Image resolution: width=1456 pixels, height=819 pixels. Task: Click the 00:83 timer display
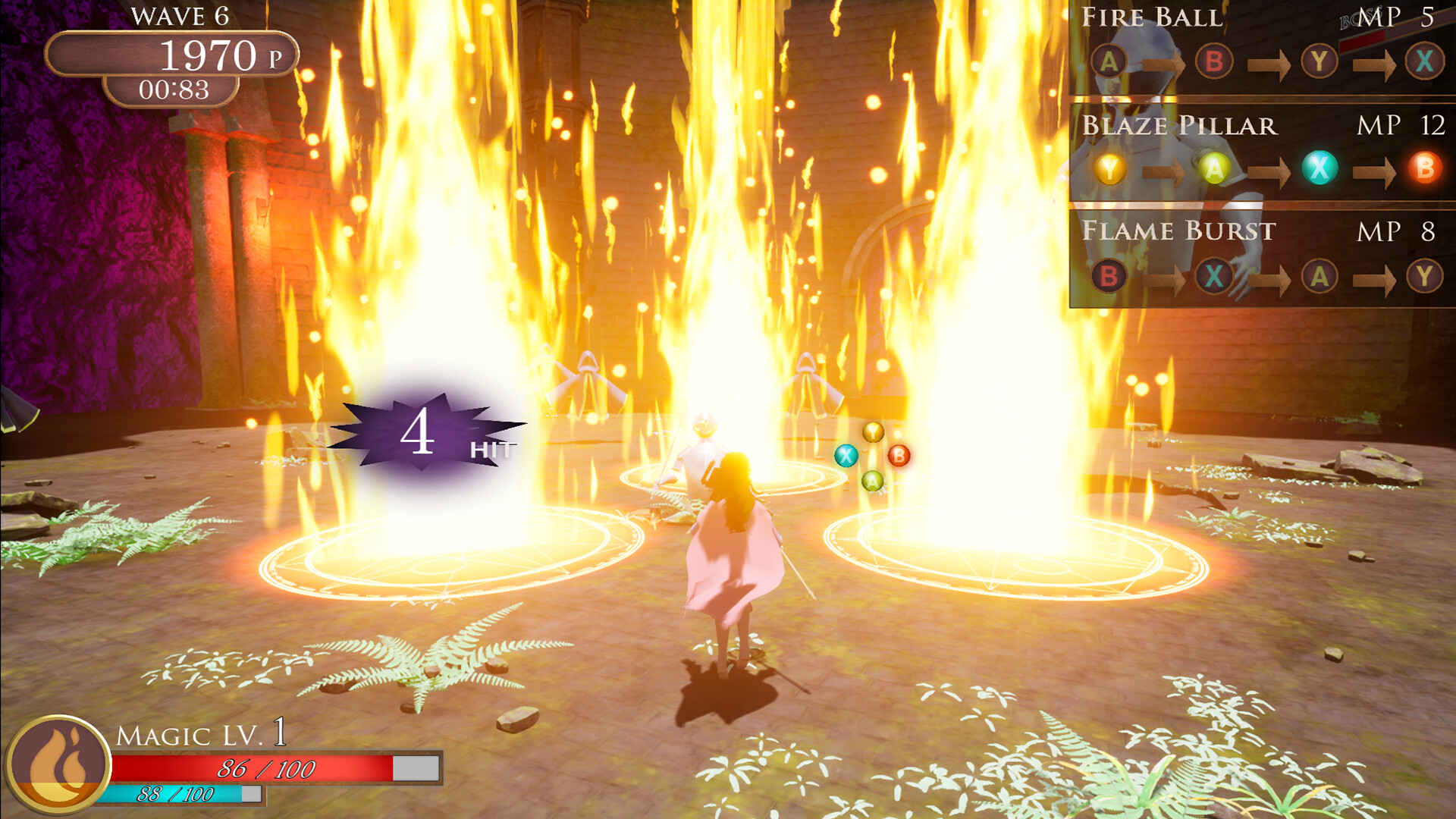click(x=173, y=89)
